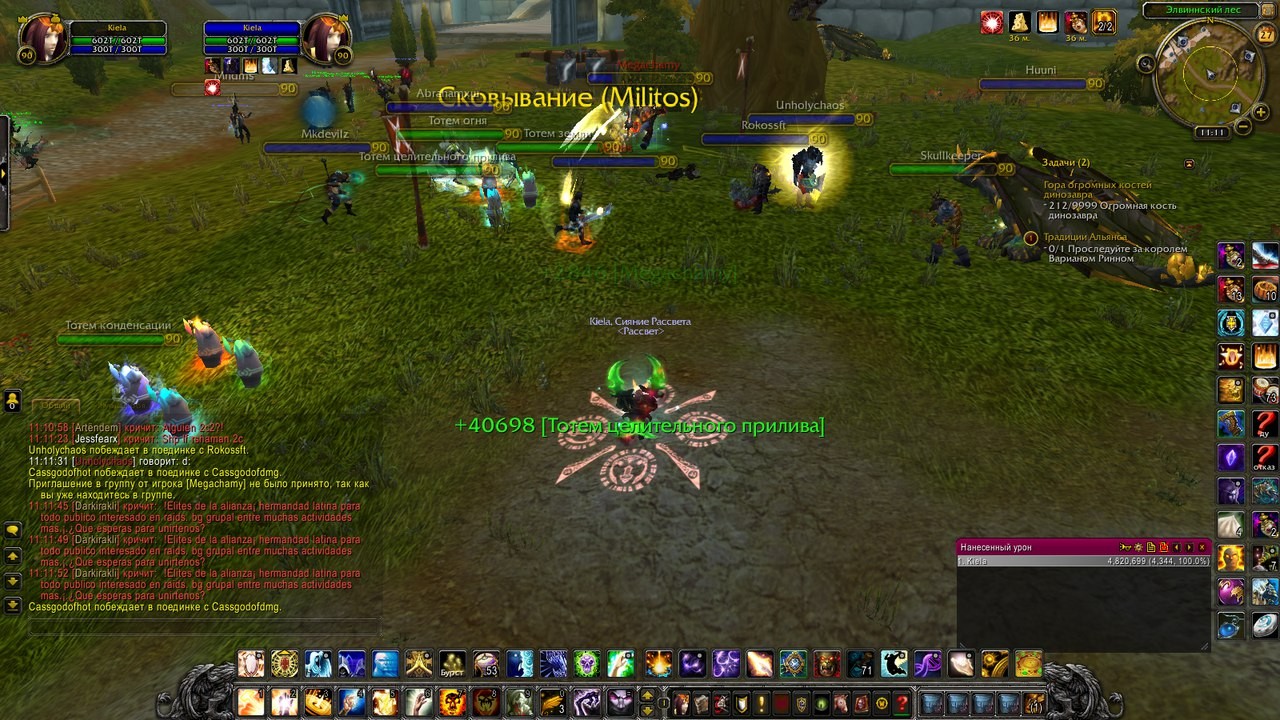Click the minimap tracking magnifier button
The height and width of the screenshot is (720, 1280).
[x=1146, y=64]
